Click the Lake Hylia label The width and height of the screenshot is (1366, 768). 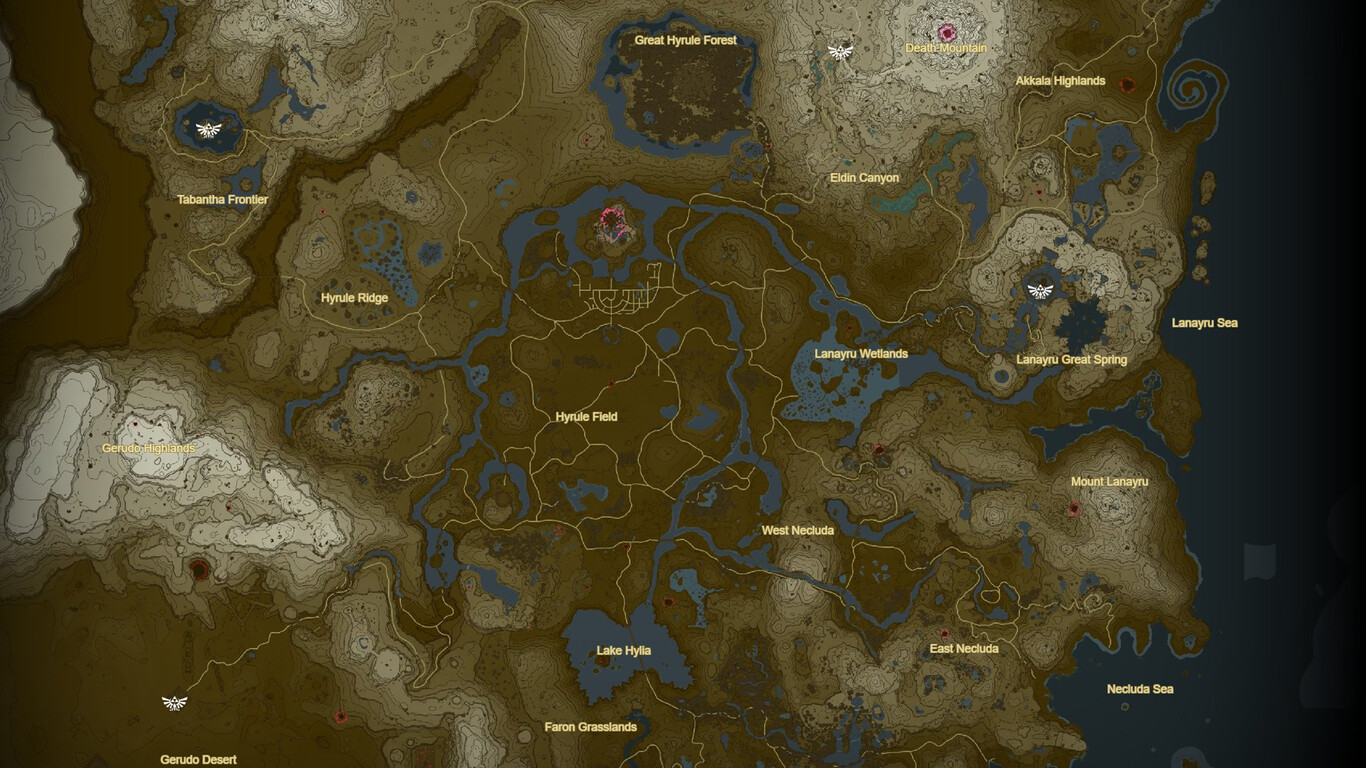(623, 649)
